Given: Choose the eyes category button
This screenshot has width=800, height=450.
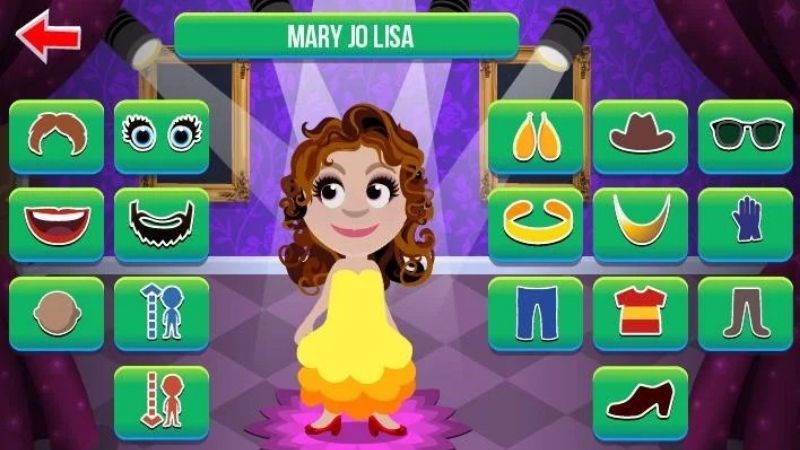Looking at the screenshot, I should tap(161, 136).
